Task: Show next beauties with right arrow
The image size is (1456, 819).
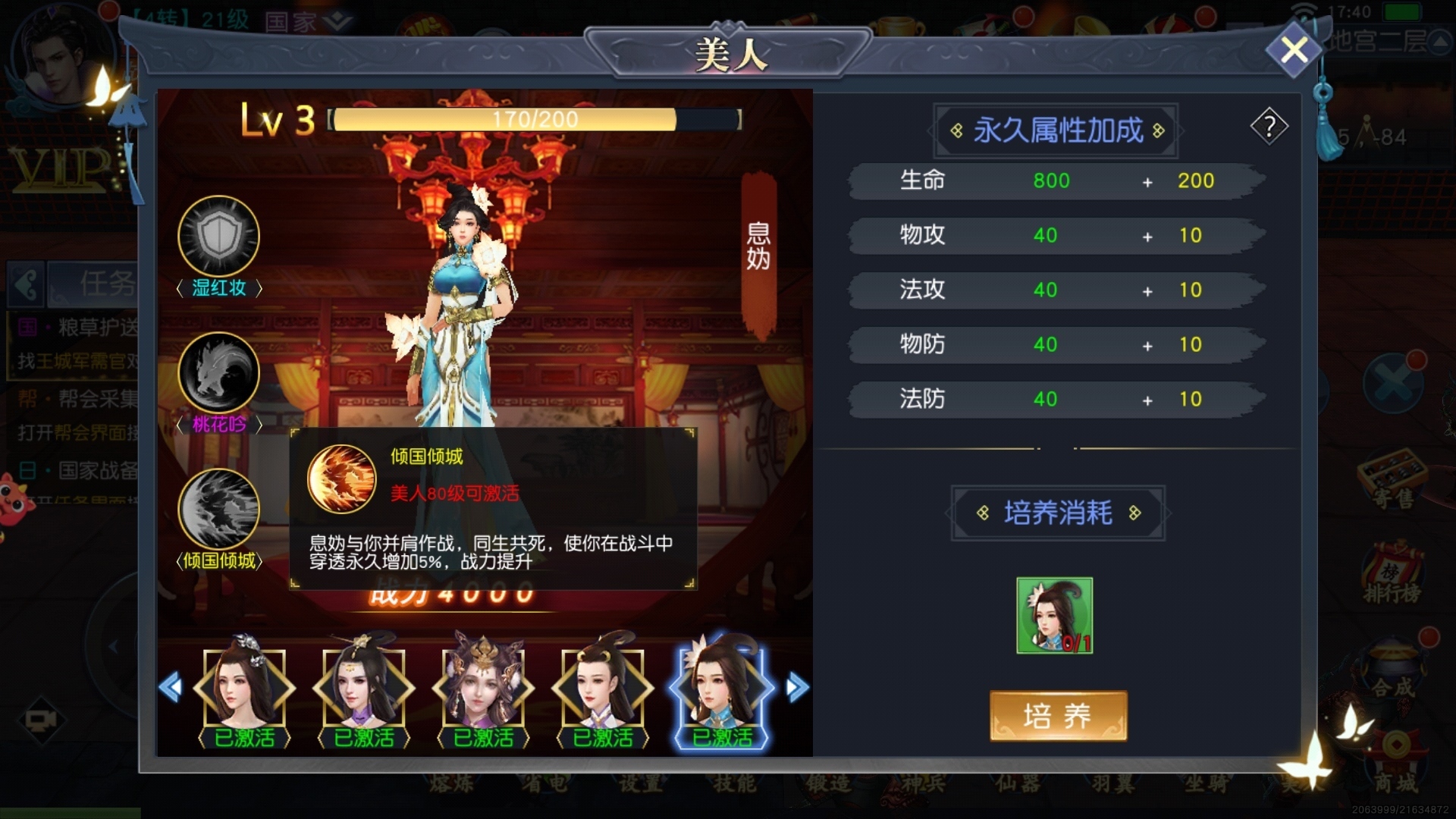Action: click(796, 688)
